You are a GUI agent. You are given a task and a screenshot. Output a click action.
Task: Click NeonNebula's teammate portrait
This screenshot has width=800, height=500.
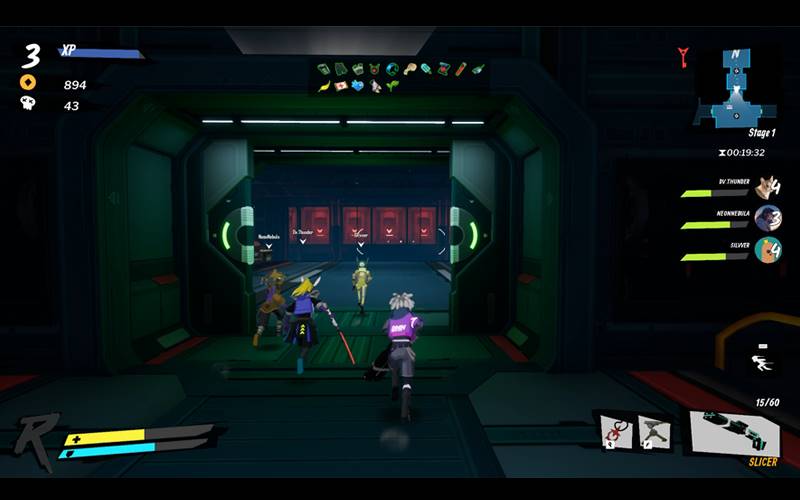pos(767,218)
